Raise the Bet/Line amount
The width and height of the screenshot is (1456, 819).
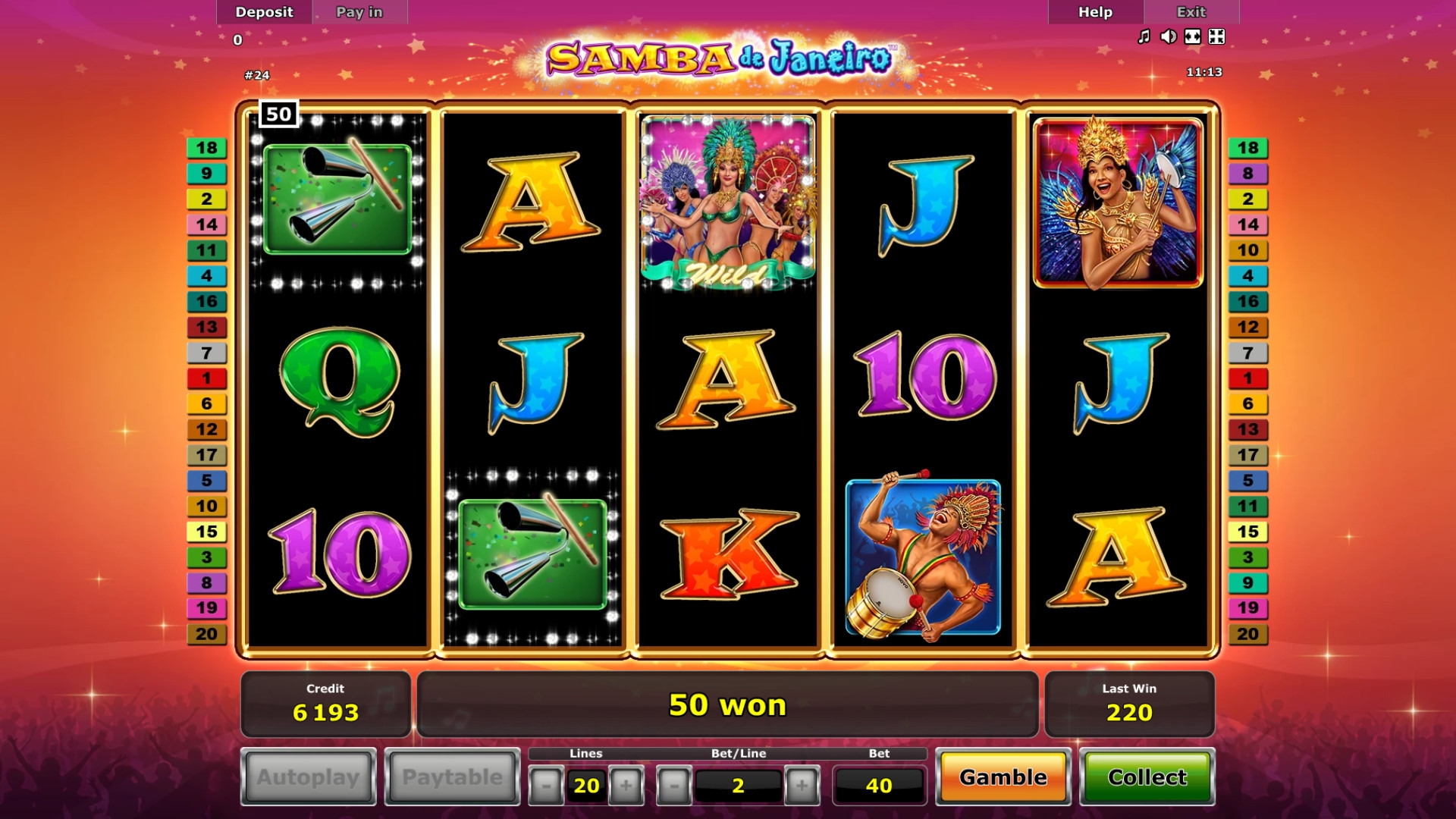pyautogui.click(x=802, y=786)
